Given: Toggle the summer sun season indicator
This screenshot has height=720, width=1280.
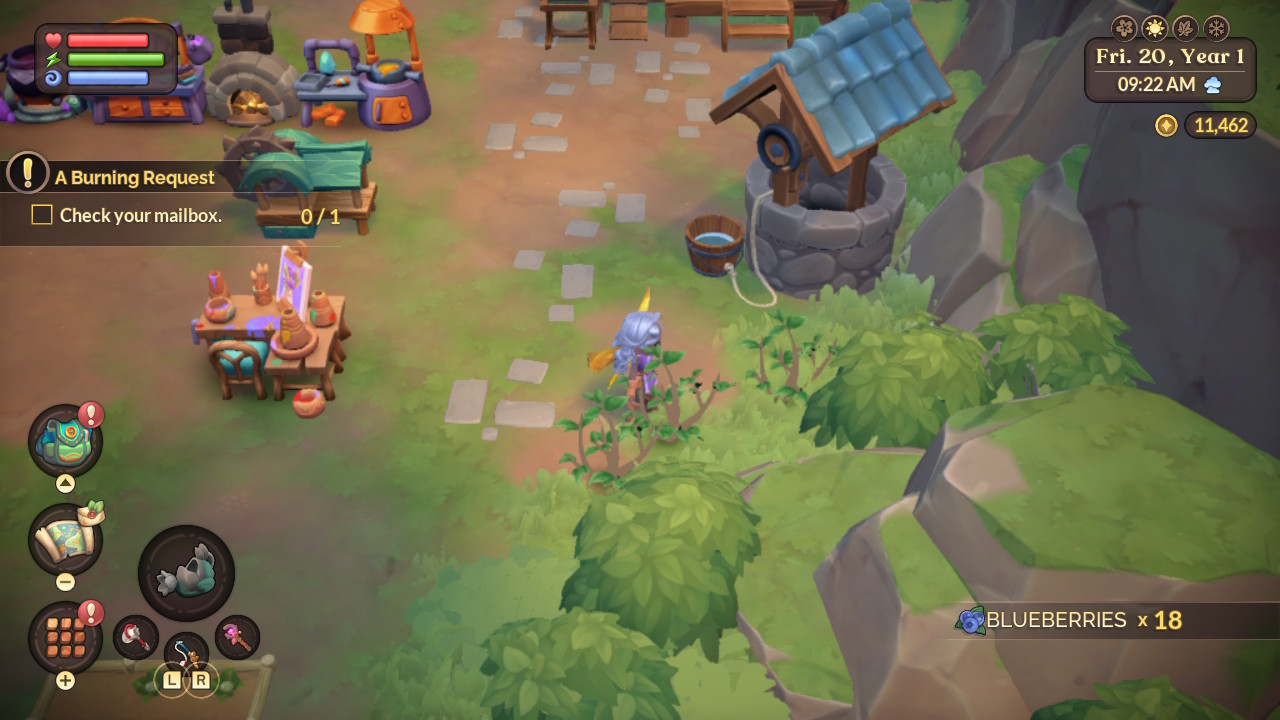Looking at the screenshot, I should [x=1155, y=28].
